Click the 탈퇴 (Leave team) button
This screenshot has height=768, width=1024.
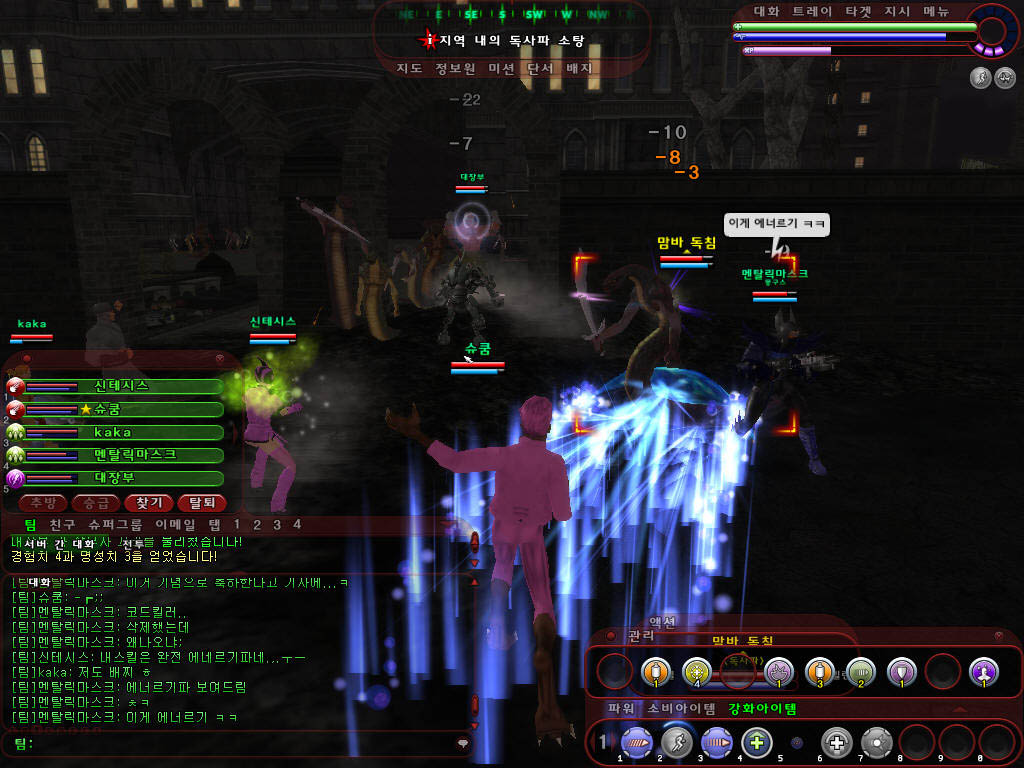(201, 503)
